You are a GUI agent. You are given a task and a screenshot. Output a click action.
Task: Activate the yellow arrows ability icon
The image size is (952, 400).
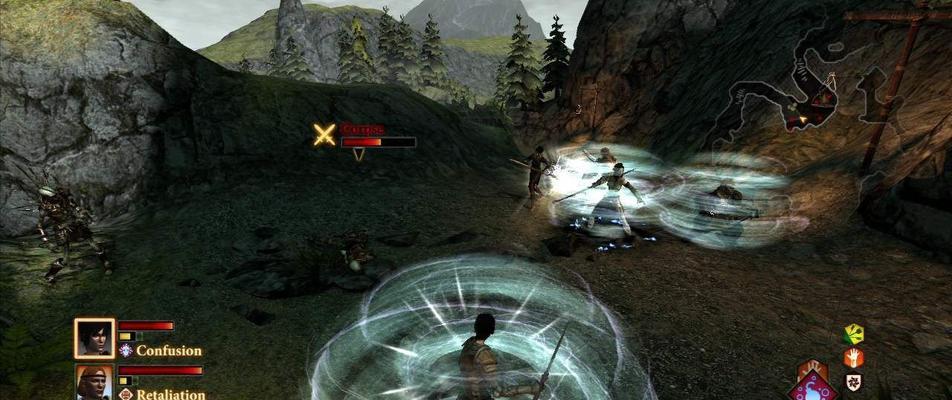pyautogui.click(x=853, y=334)
